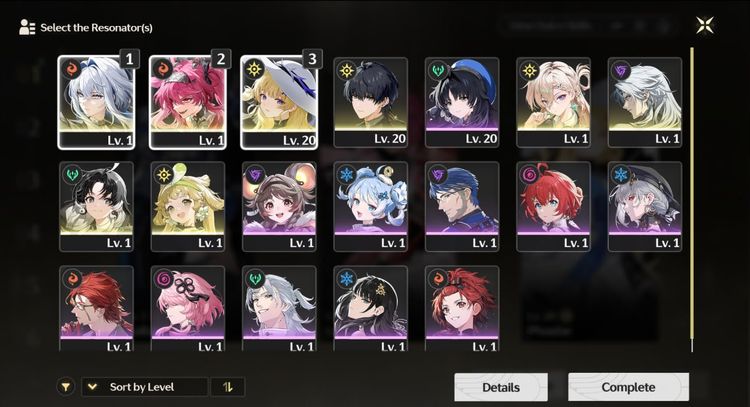Open the Details panel
The image size is (750, 407).
tap(501, 387)
